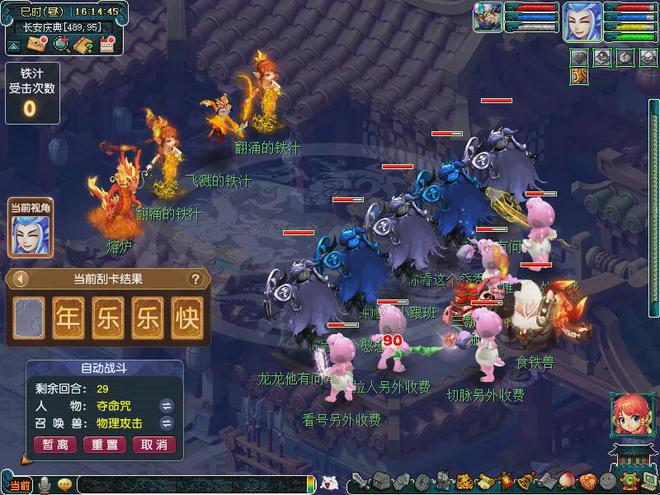Select the 年 scratch card tile

69,316
